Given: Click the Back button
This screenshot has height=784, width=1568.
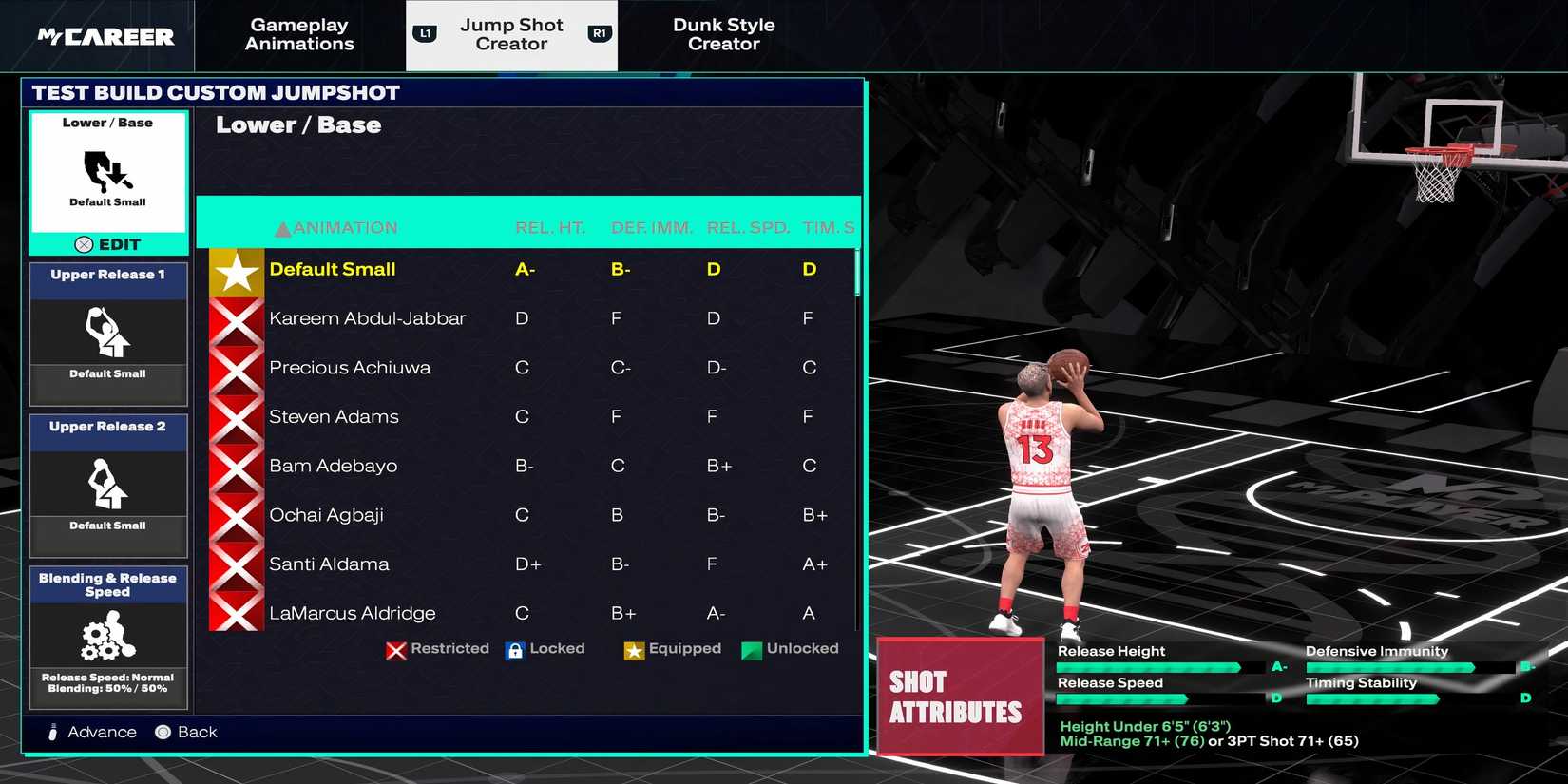Looking at the screenshot, I should click(x=187, y=732).
